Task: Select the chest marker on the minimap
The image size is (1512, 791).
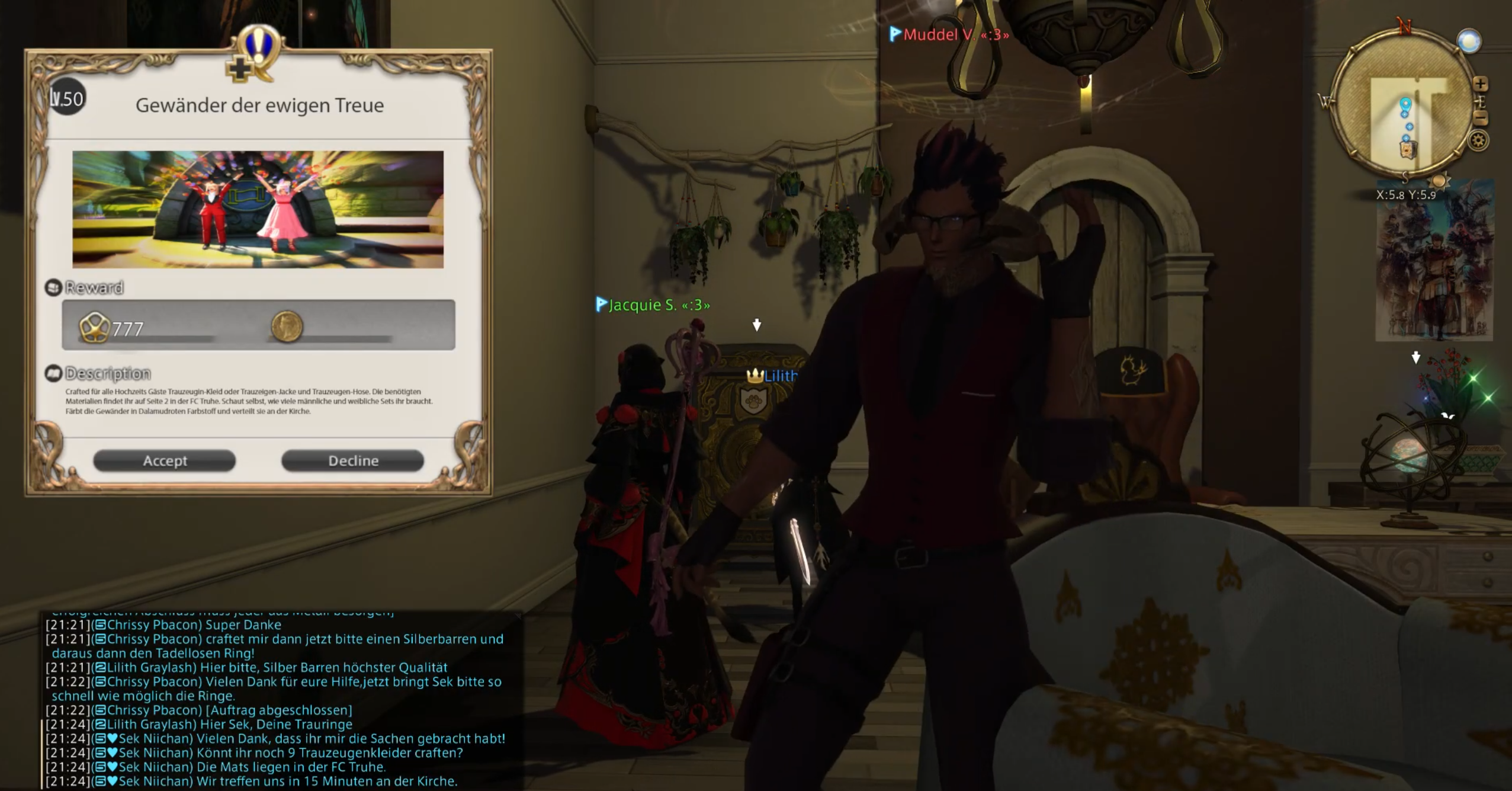Action: (x=1408, y=149)
